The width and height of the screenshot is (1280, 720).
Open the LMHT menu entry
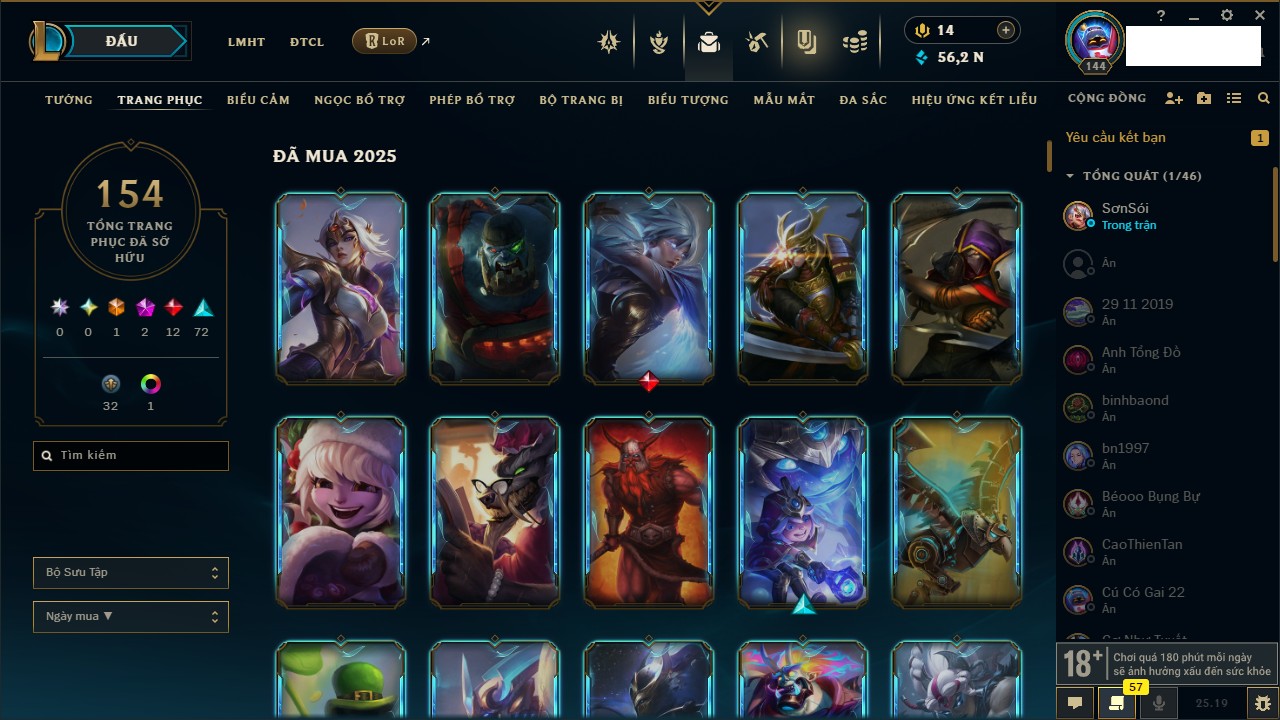tap(246, 42)
